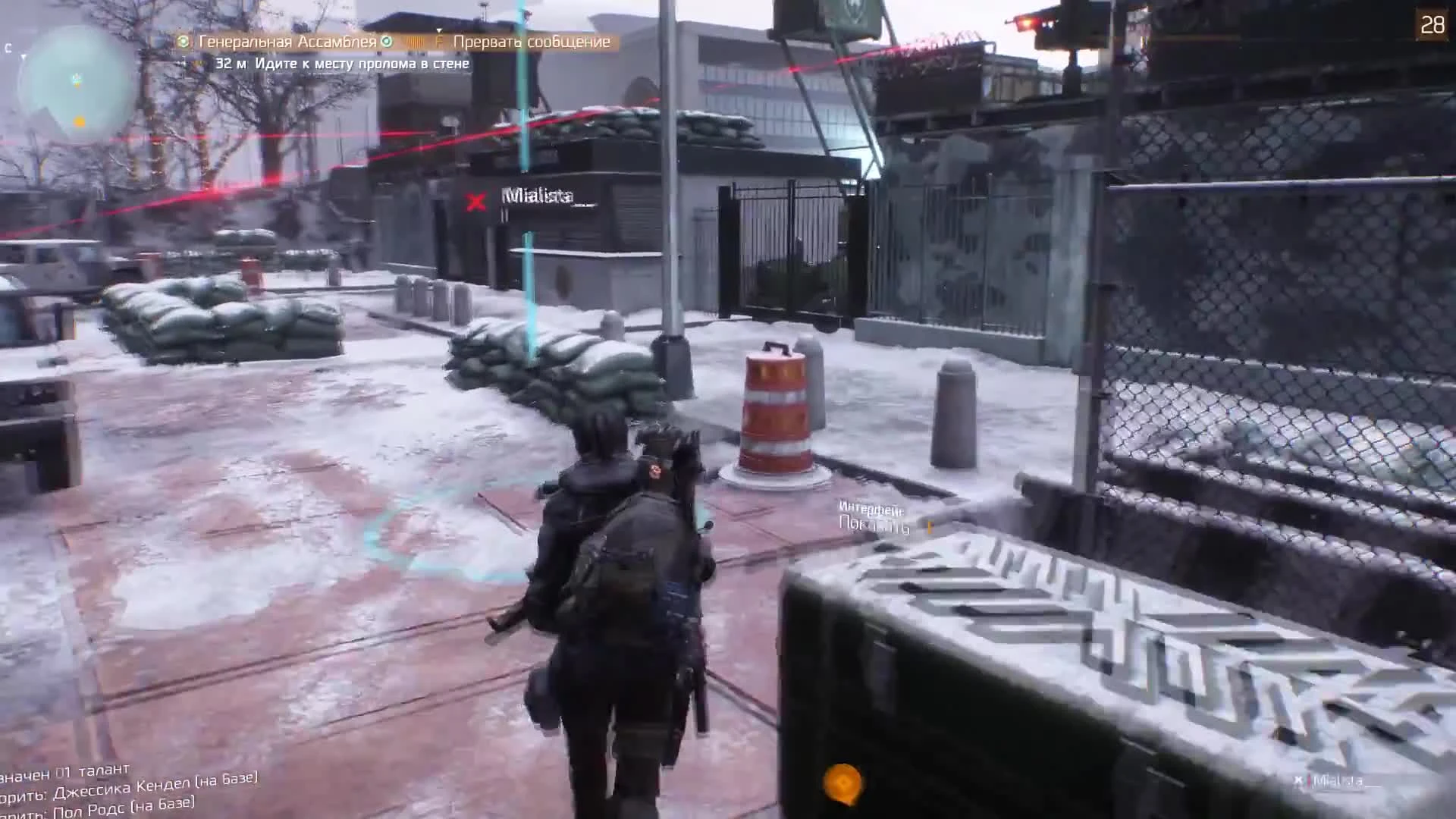Select Прервать сообщение to abort the transmission

pyautogui.click(x=531, y=42)
